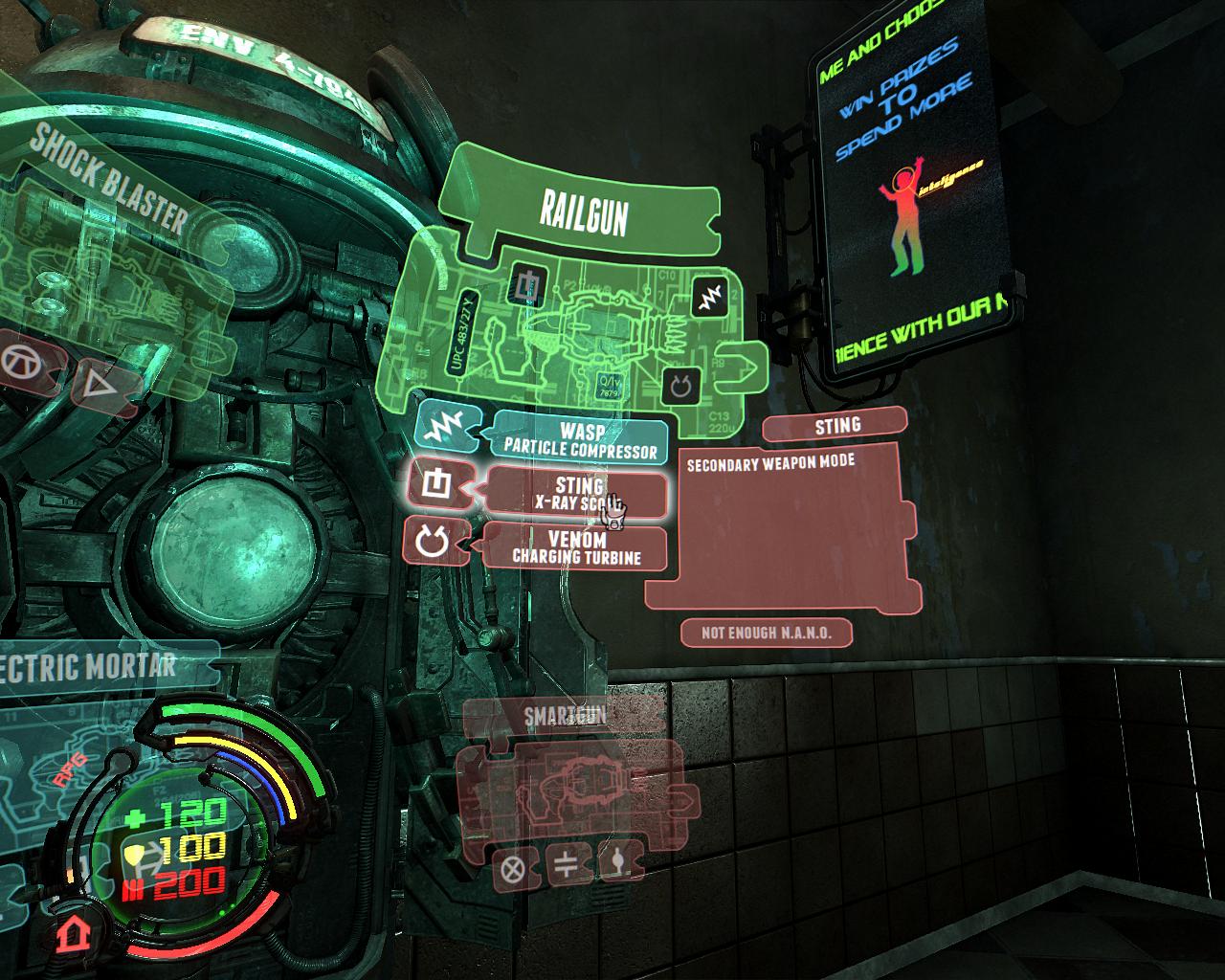Click the Sting scope upgrade icon
Viewport: 1225px width, 980px height.
point(436,484)
